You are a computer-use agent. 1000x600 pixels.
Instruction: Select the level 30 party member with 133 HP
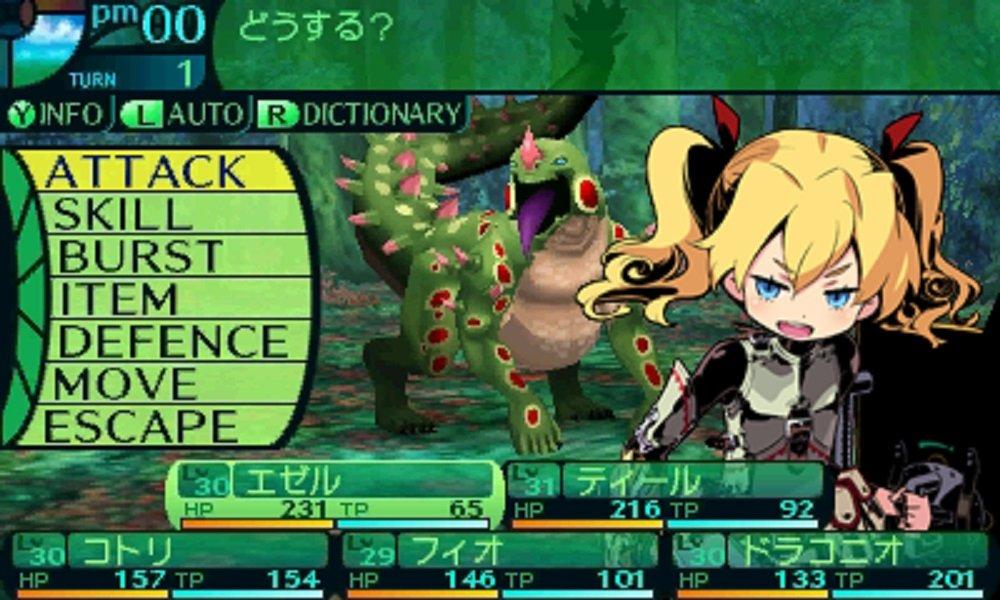point(830,564)
